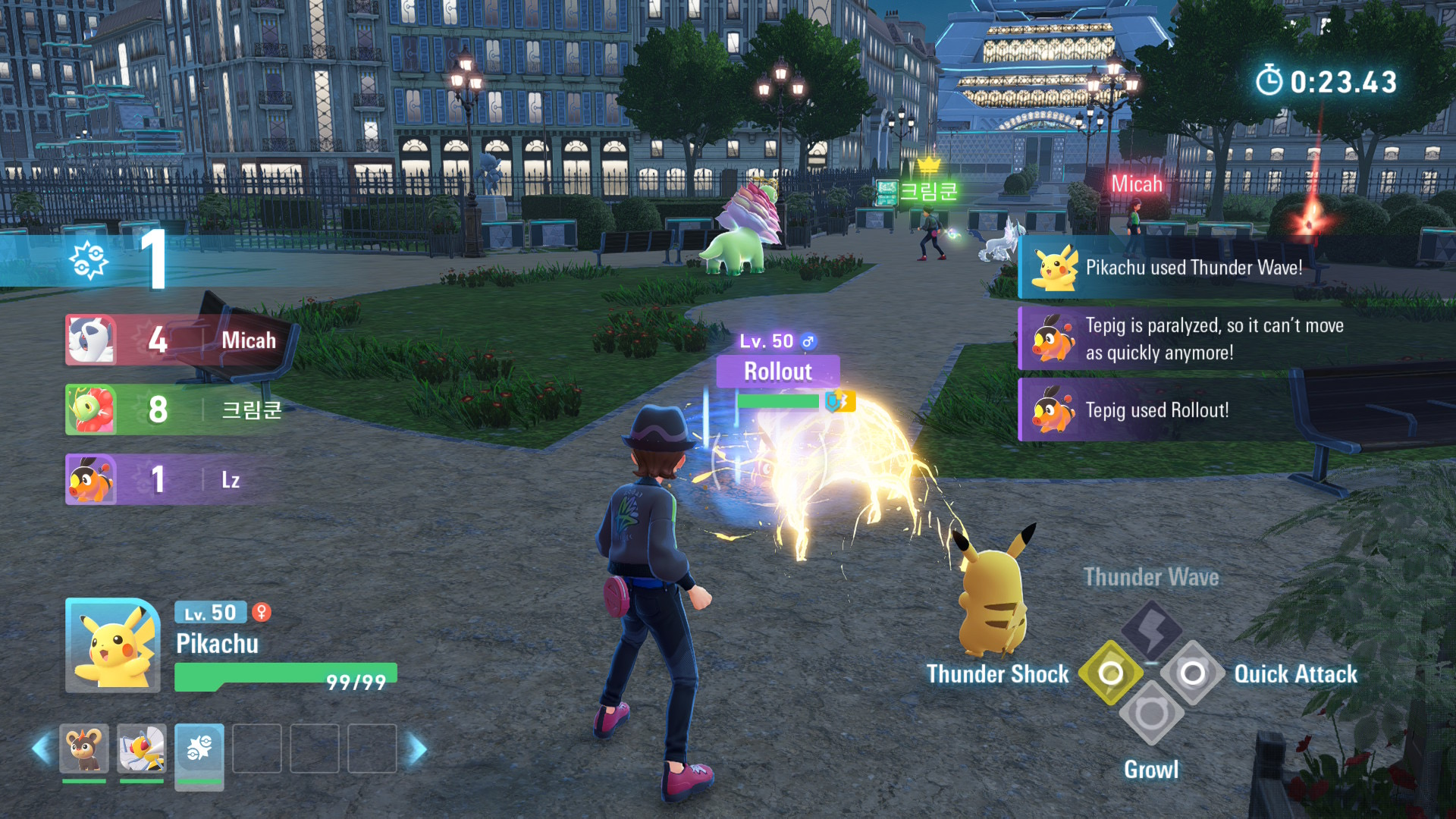Cycle party left with the arrow
Image resolution: width=1456 pixels, height=819 pixels.
tap(42, 748)
